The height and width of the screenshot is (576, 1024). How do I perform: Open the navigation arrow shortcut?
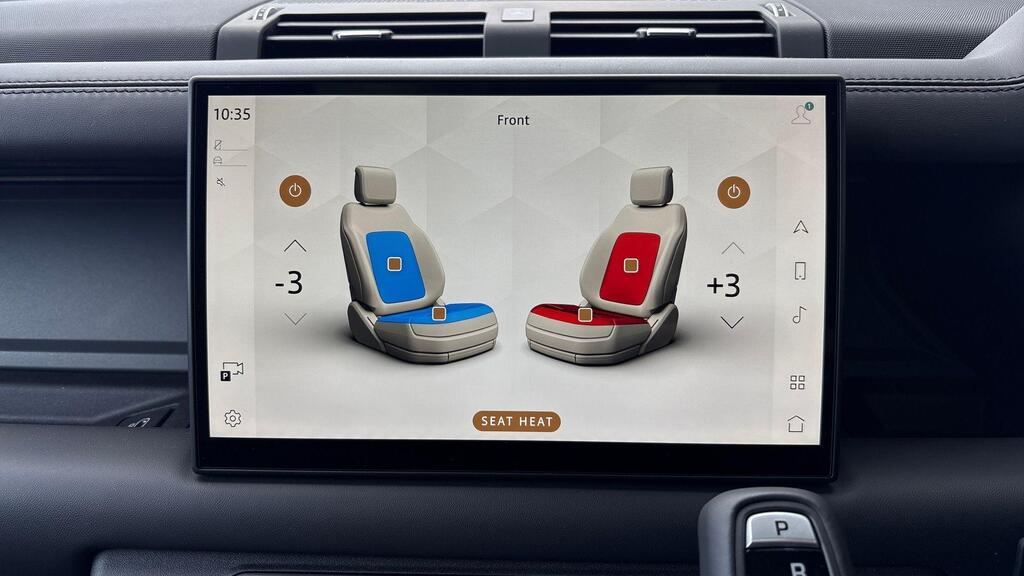tap(800, 227)
